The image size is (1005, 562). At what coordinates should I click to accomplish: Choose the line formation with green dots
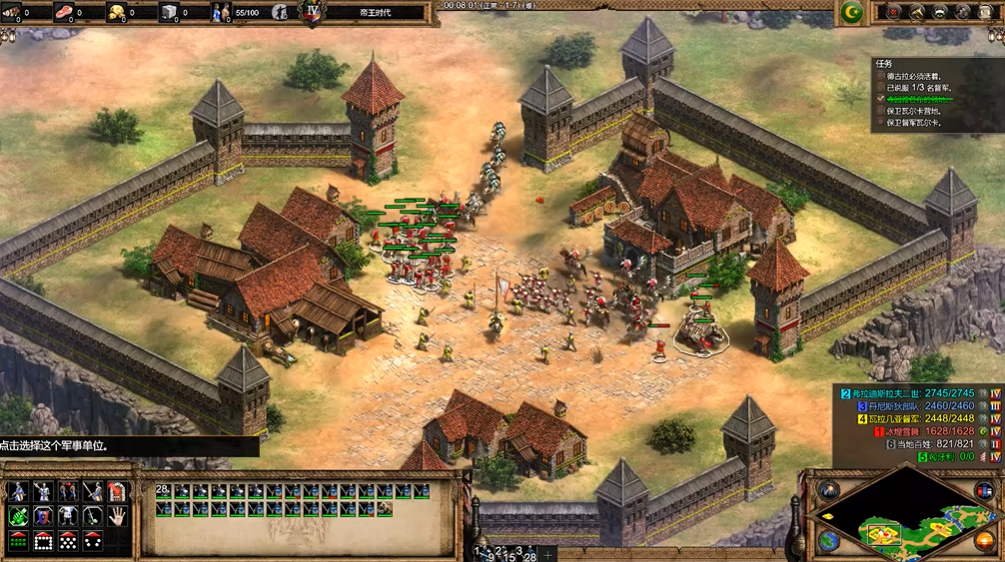pyautogui.click(x=18, y=541)
